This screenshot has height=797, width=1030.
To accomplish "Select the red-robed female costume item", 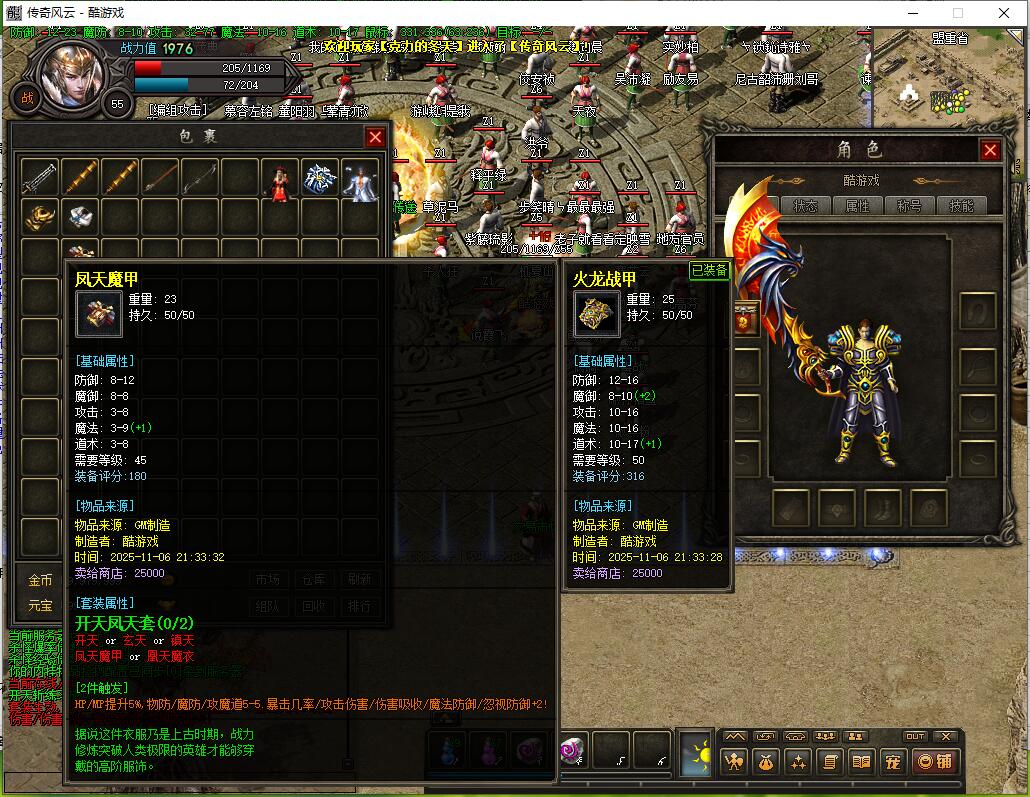I will pyautogui.click(x=280, y=178).
